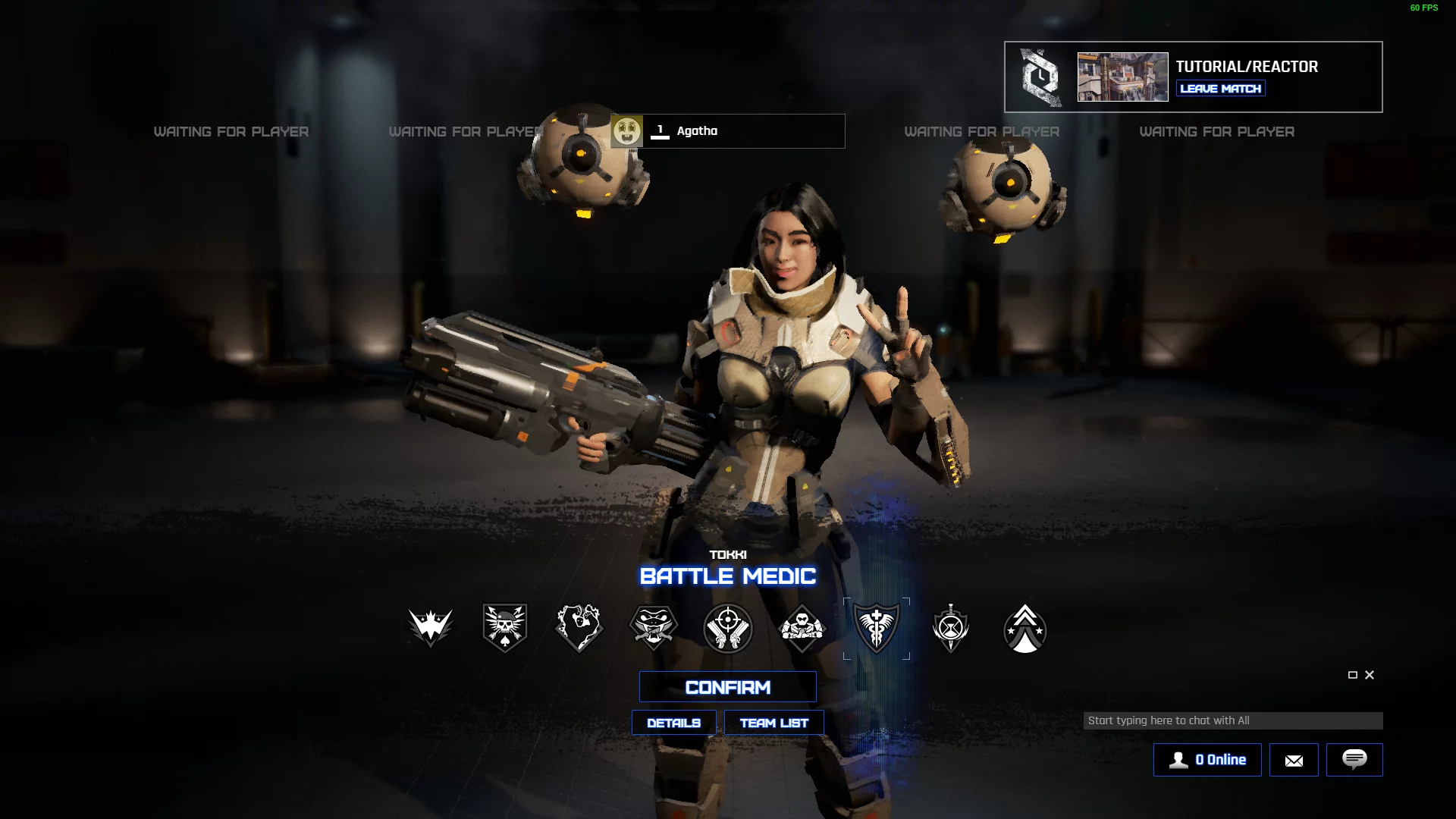Leave the Tutorial/Reactor match
Screen dimensions: 1456x819
pos(1220,89)
